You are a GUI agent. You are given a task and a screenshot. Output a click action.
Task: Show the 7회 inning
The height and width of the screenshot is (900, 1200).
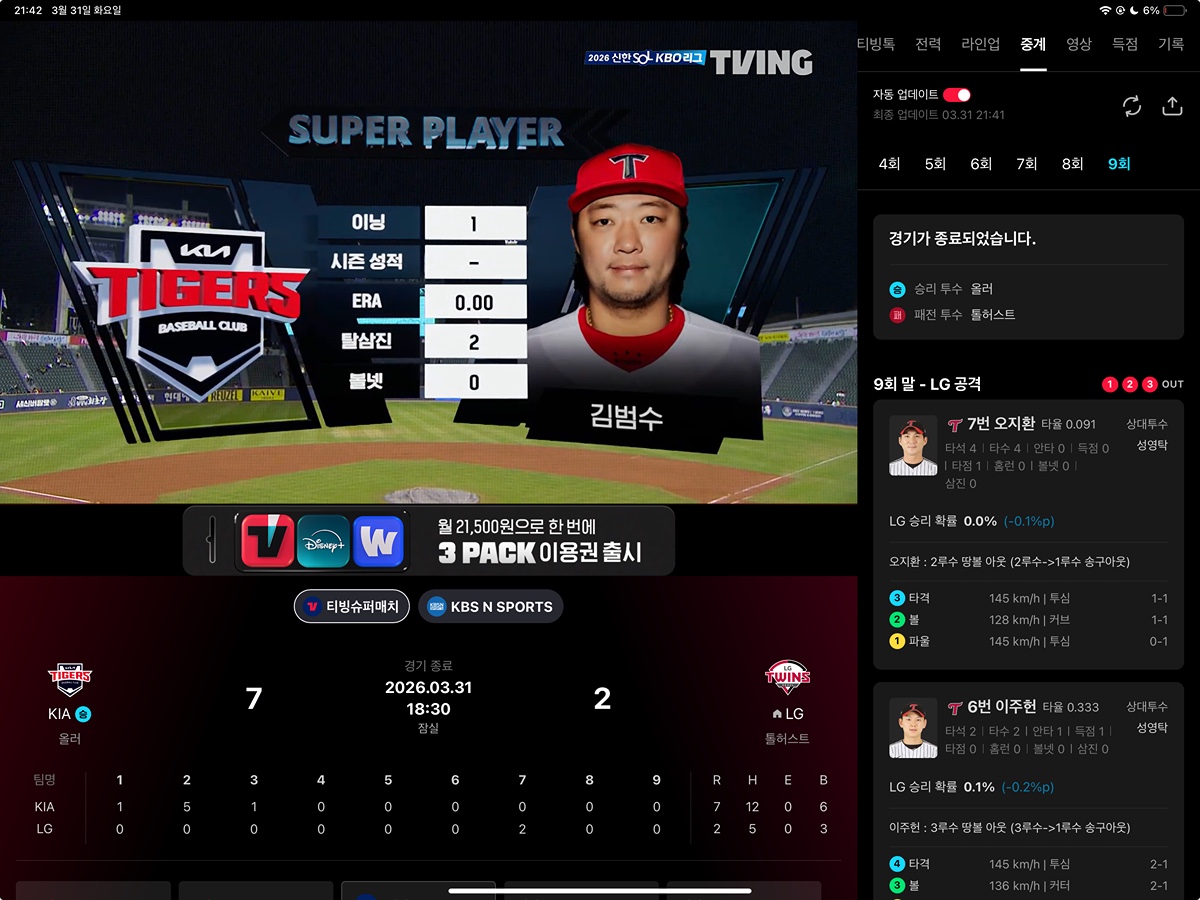1027,164
